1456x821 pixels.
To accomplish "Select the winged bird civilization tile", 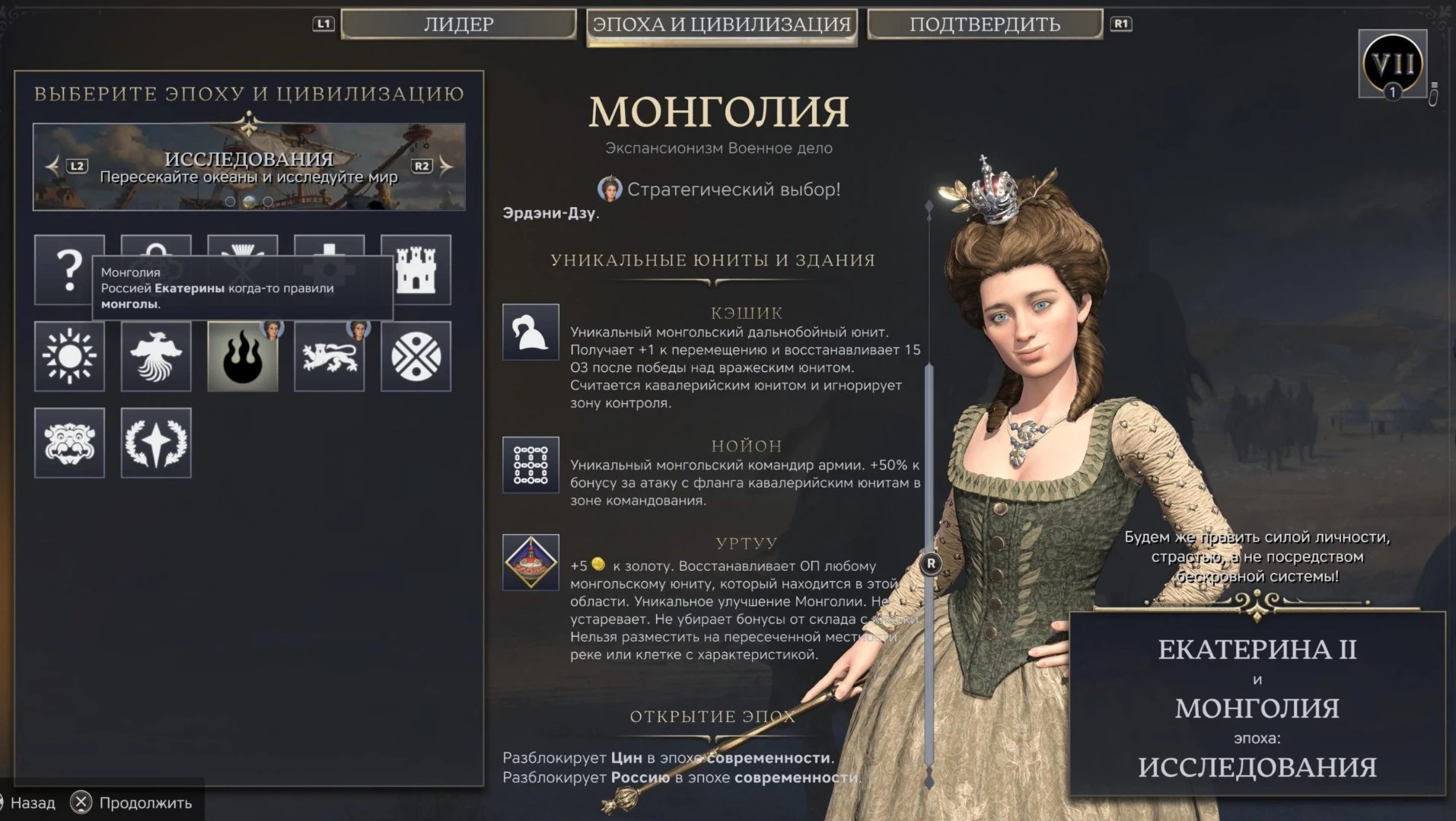I will click(x=156, y=356).
